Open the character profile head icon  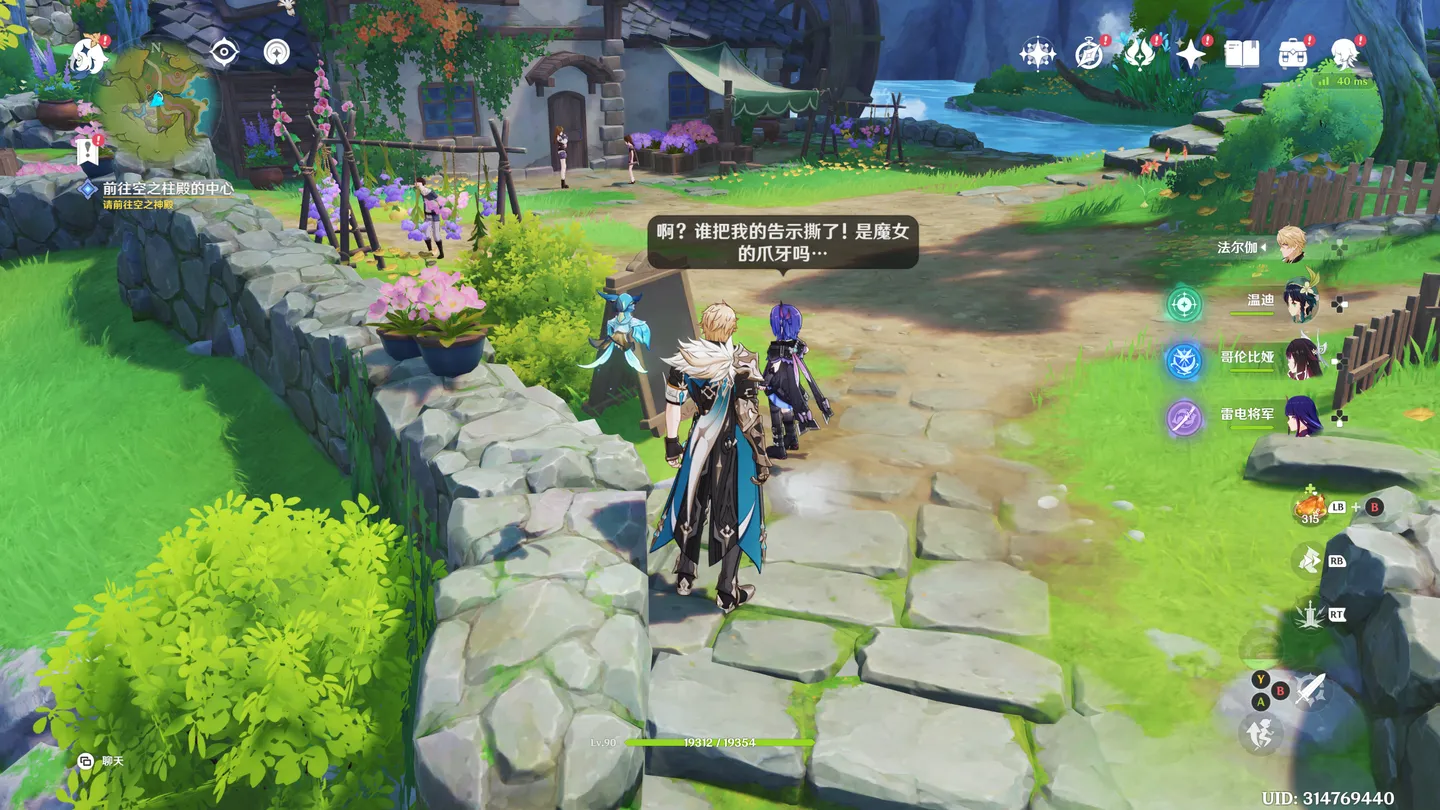1344,54
